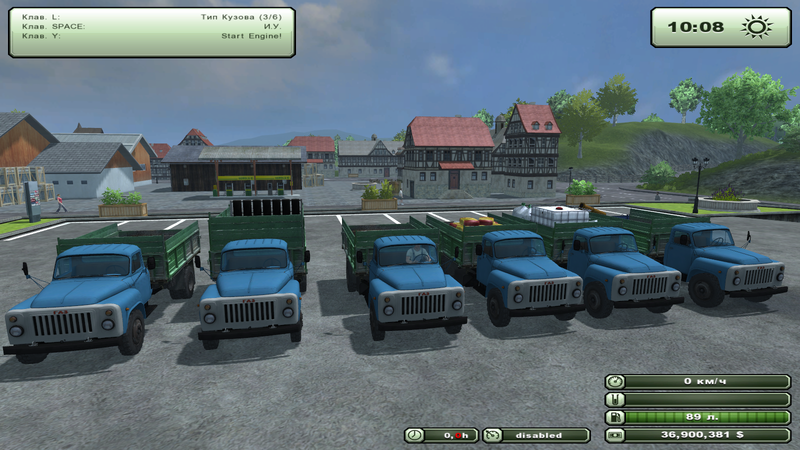Viewport: 800px width, 450px height.
Task: Select the fuel pump icon
Action: coord(615,417)
